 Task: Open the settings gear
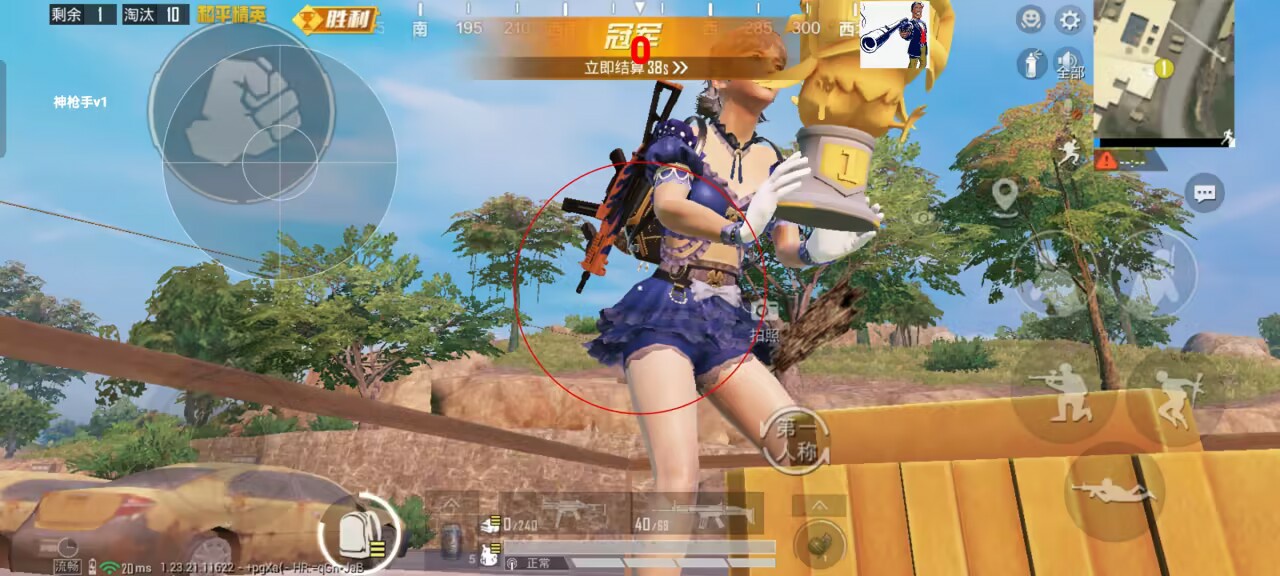[x=1070, y=19]
